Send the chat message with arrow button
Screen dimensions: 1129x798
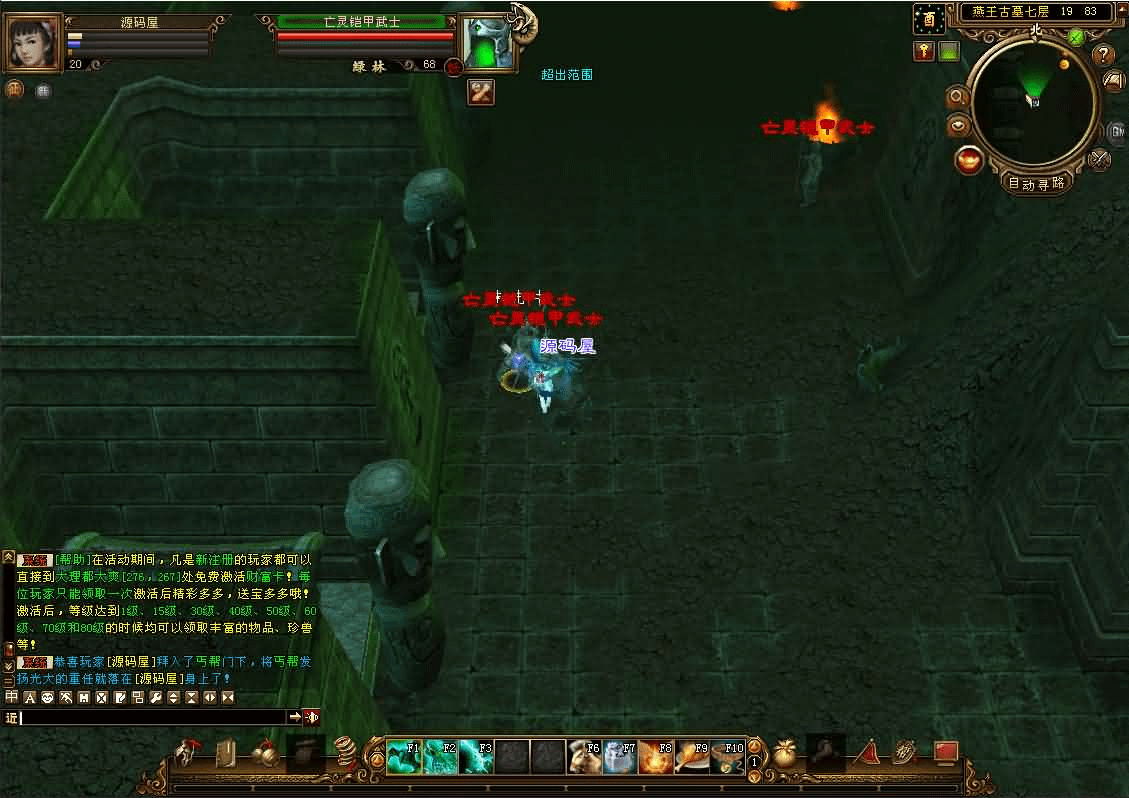(x=295, y=717)
